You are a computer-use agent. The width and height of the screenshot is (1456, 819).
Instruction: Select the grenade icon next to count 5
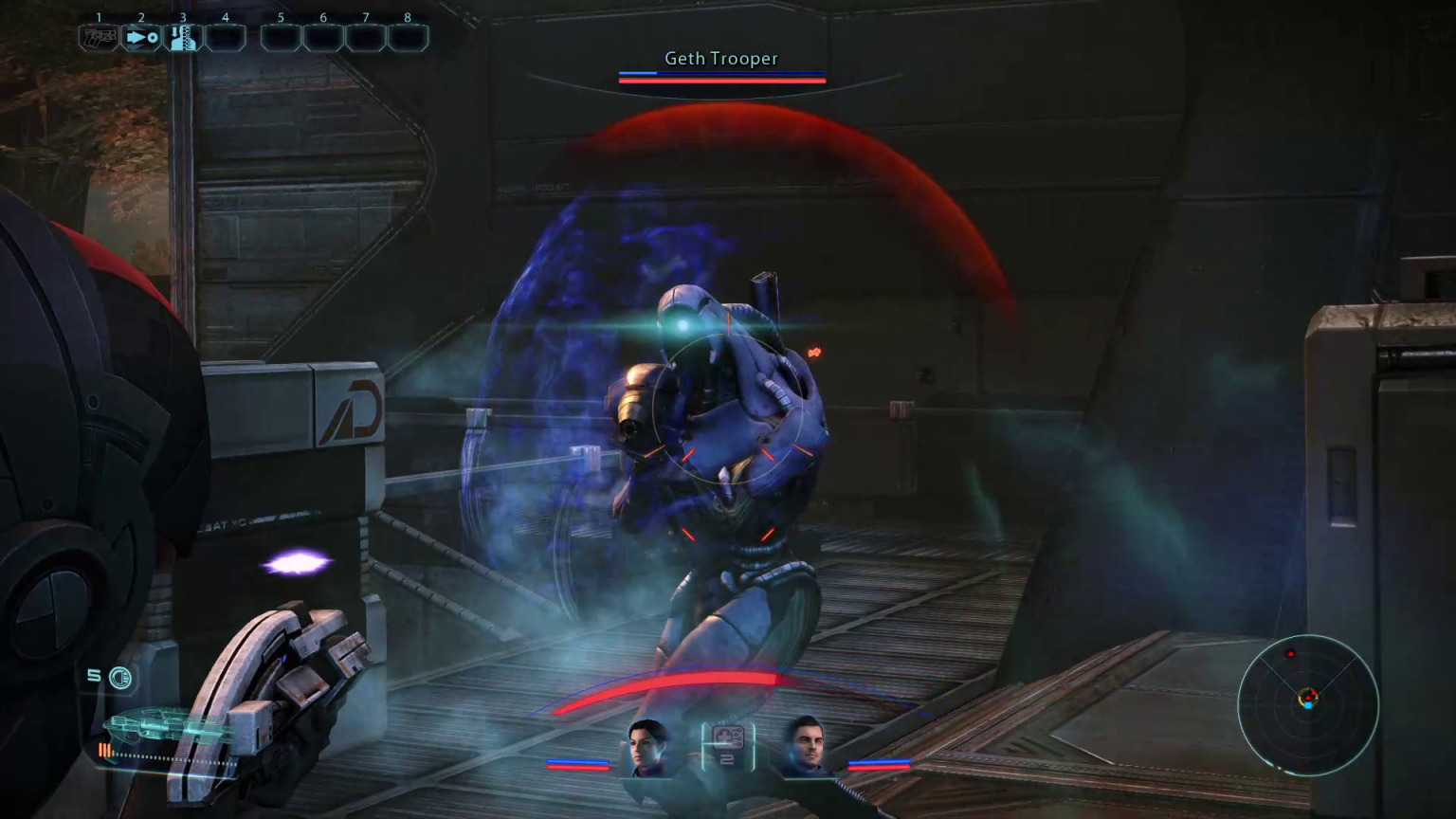[x=119, y=677]
